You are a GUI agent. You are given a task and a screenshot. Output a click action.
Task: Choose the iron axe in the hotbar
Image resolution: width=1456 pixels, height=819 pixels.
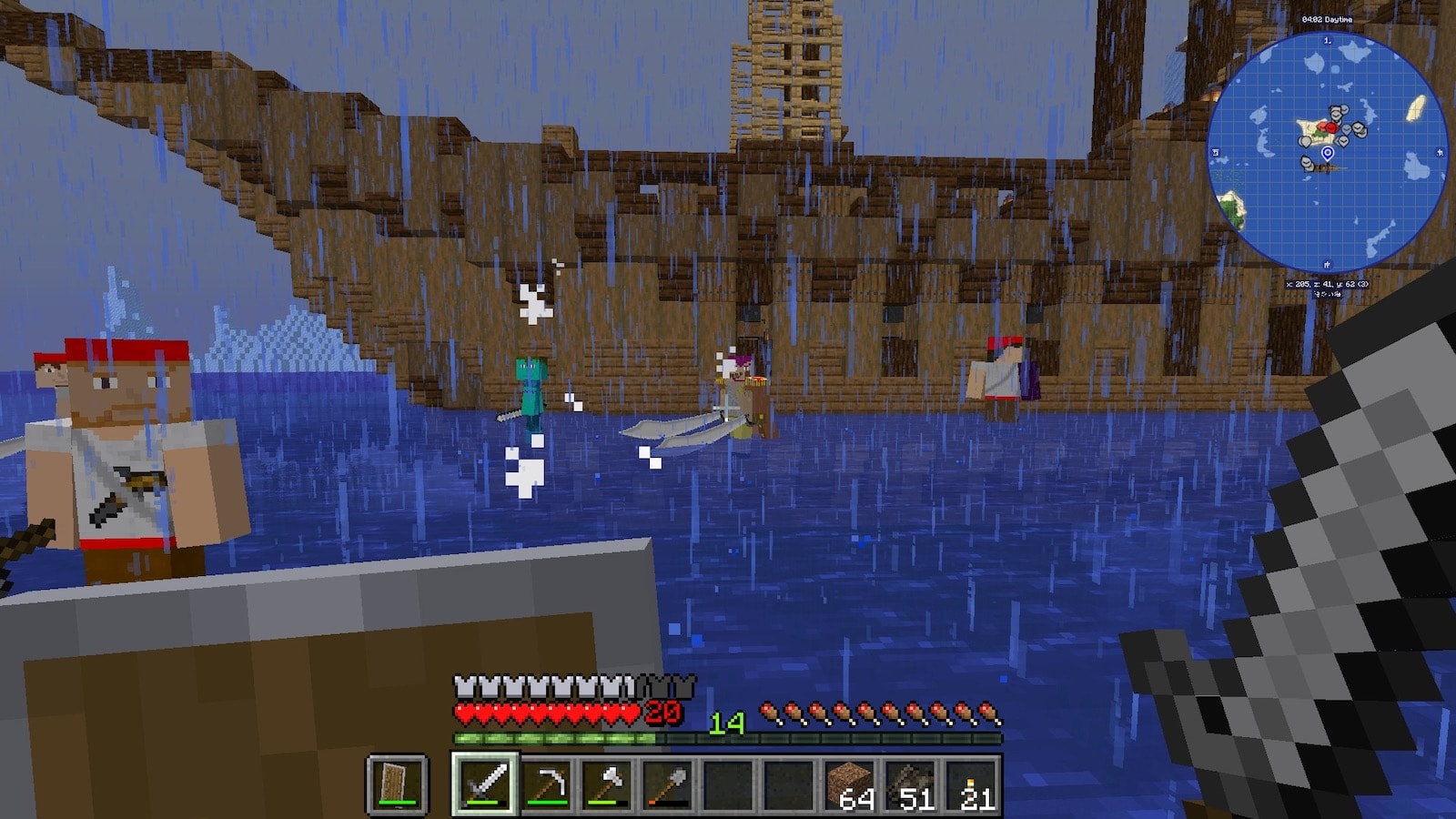point(607,784)
